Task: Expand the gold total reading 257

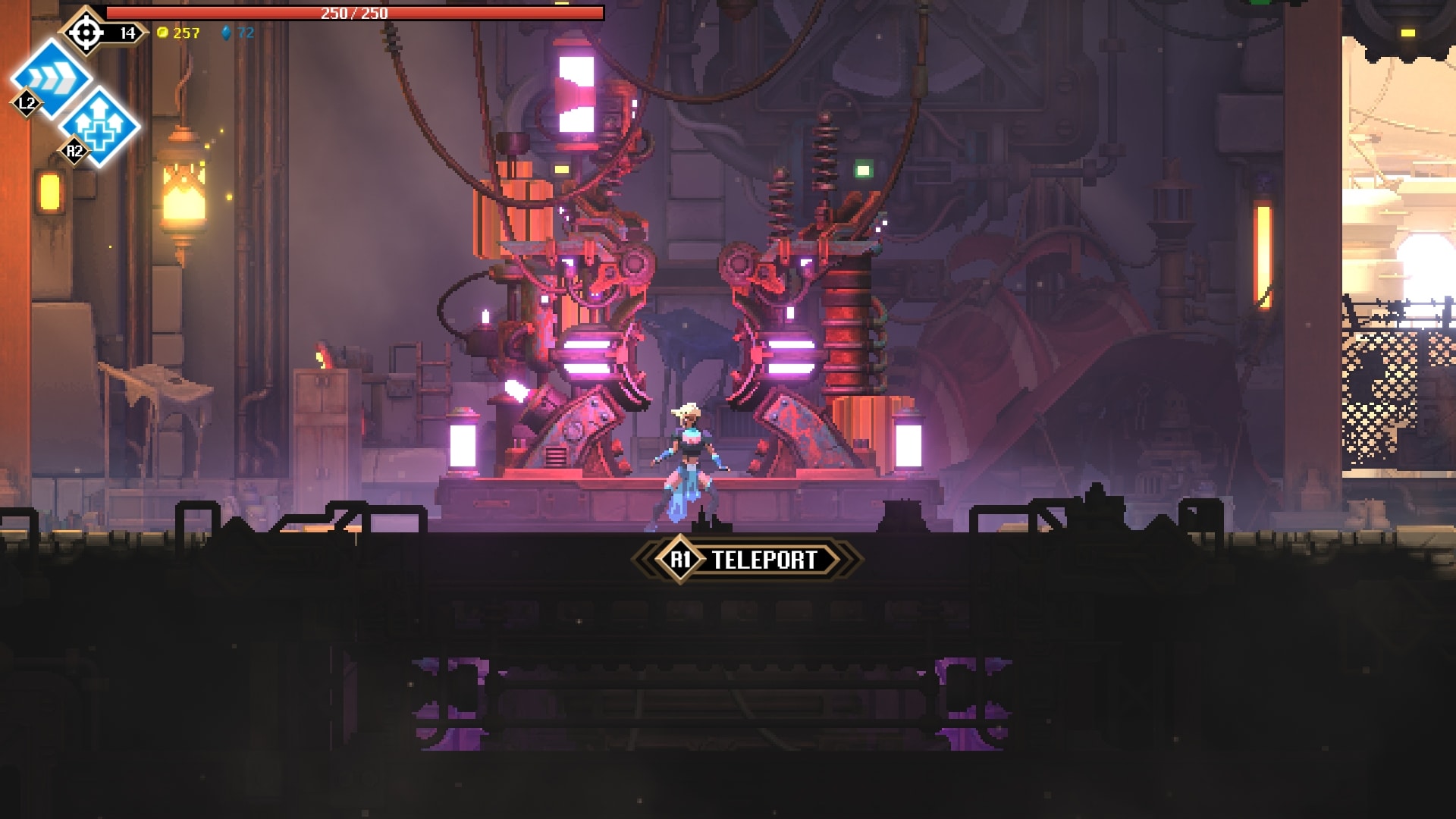Action: point(187,33)
